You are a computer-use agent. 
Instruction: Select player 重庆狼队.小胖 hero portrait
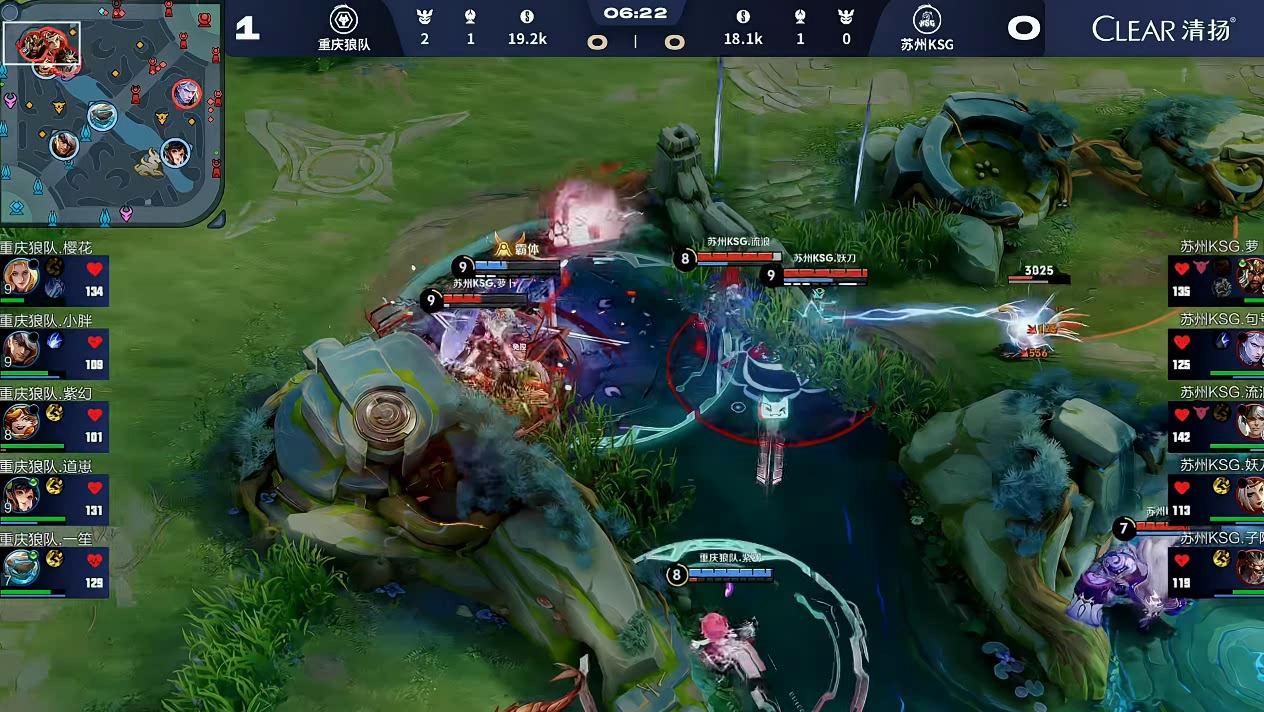point(20,349)
